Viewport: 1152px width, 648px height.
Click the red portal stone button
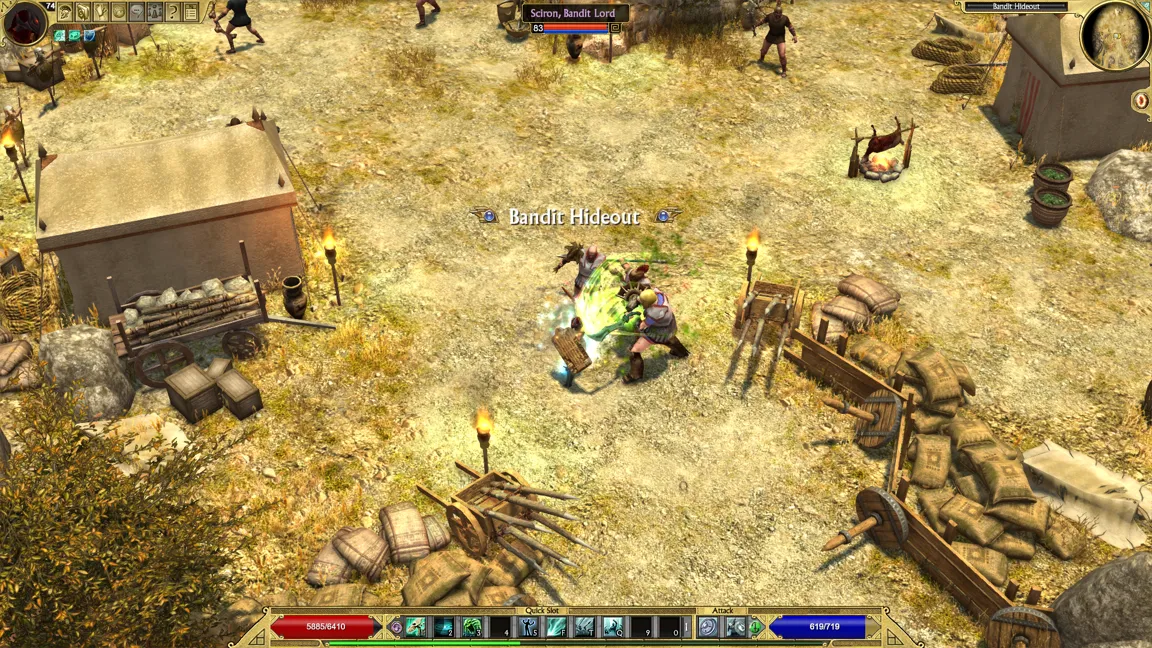[1141, 100]
